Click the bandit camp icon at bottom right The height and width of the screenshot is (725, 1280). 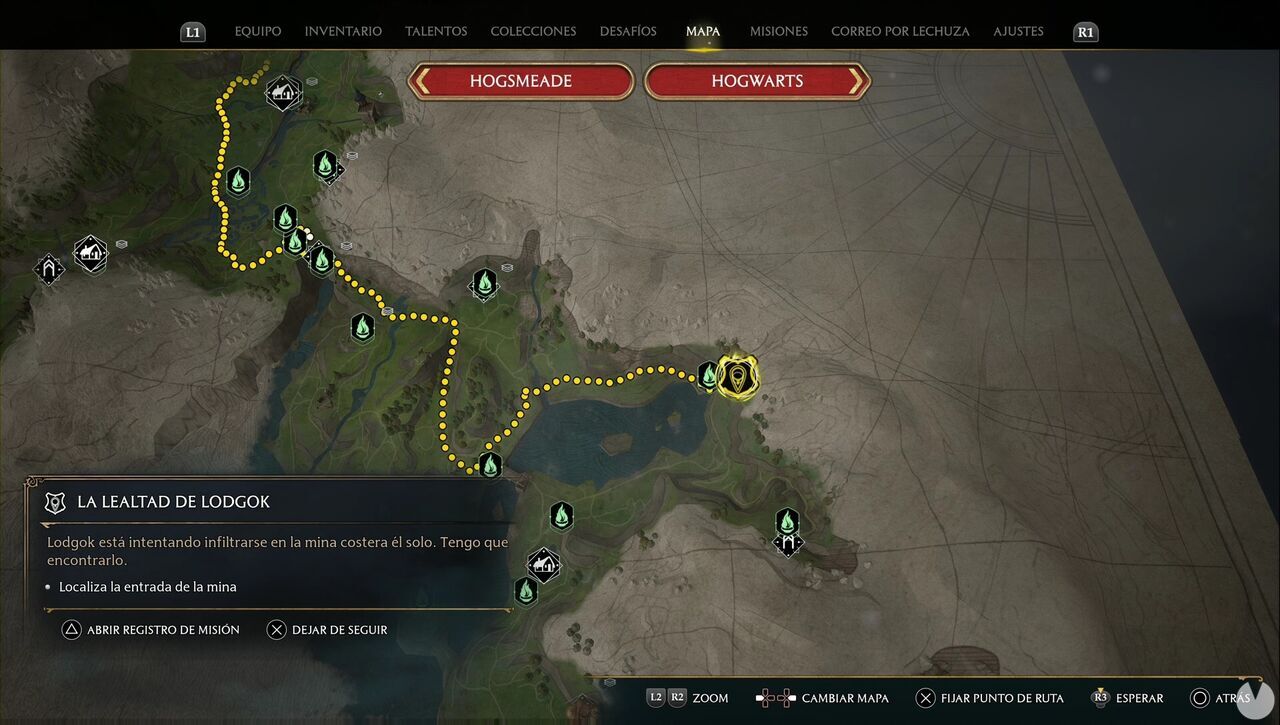tap(787, 541)
